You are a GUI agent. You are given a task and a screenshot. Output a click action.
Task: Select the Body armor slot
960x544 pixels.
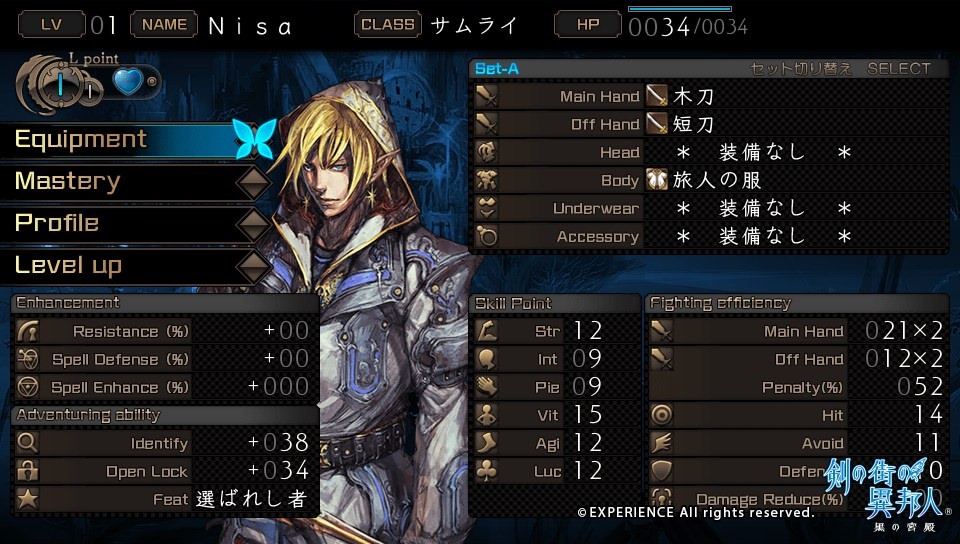pyautogui.click(x=708, y=181)
